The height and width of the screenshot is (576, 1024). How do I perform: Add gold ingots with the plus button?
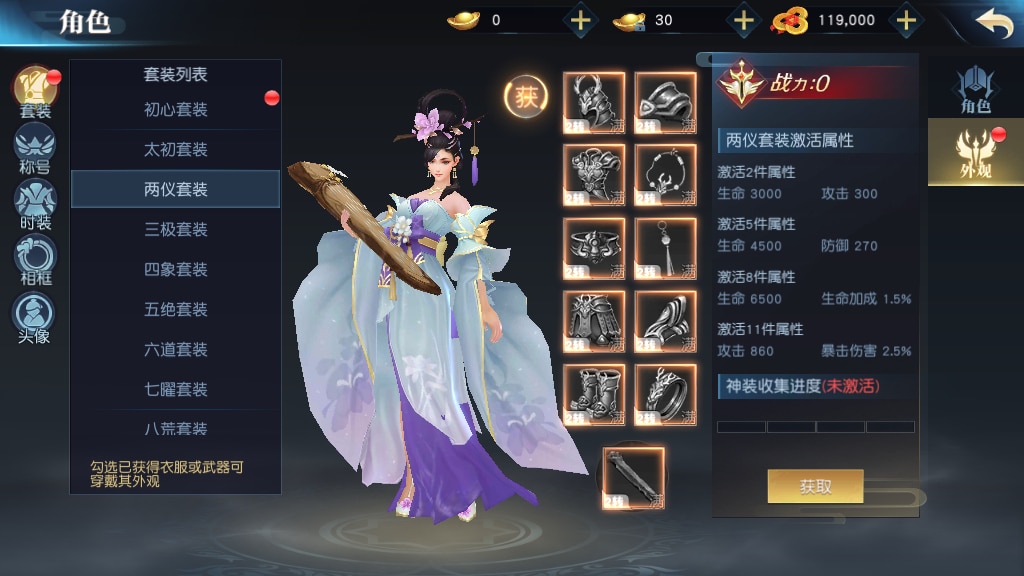point(580,20)
